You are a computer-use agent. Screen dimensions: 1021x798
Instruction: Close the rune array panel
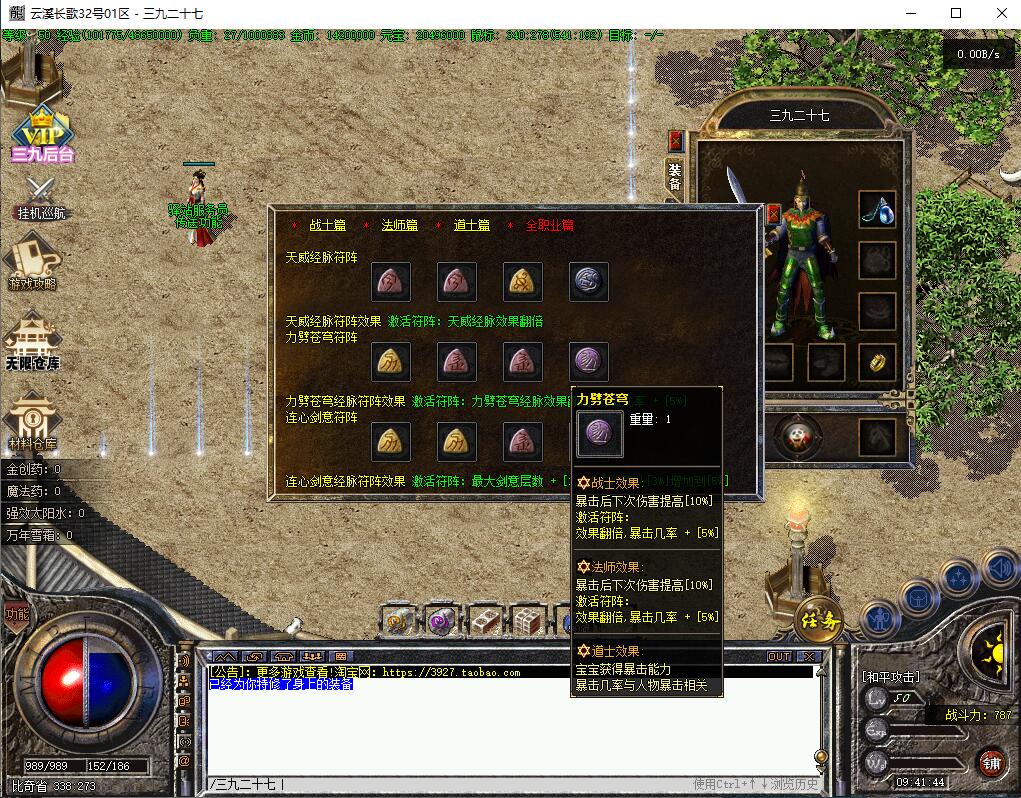773,213
